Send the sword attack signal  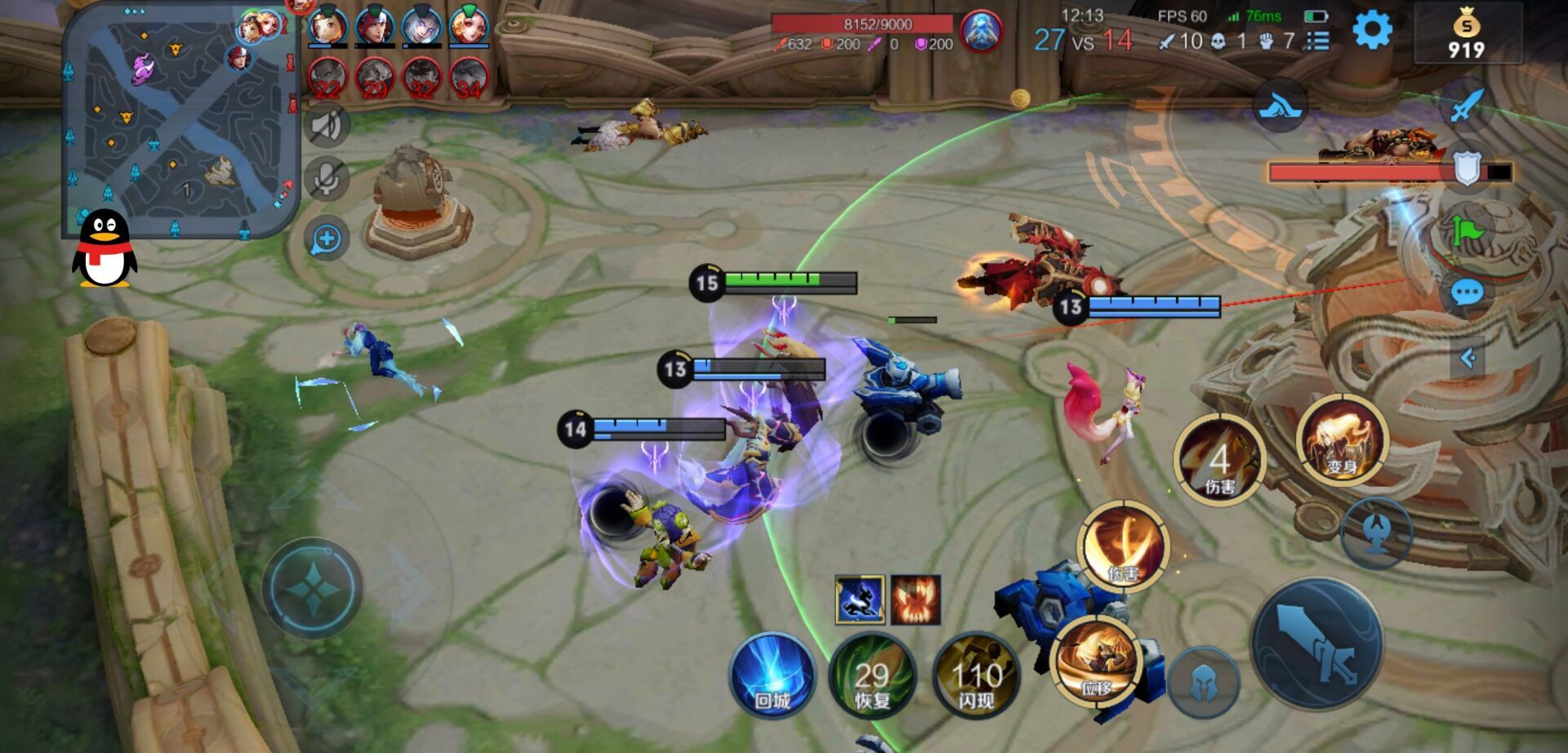tap(1467, 105)
